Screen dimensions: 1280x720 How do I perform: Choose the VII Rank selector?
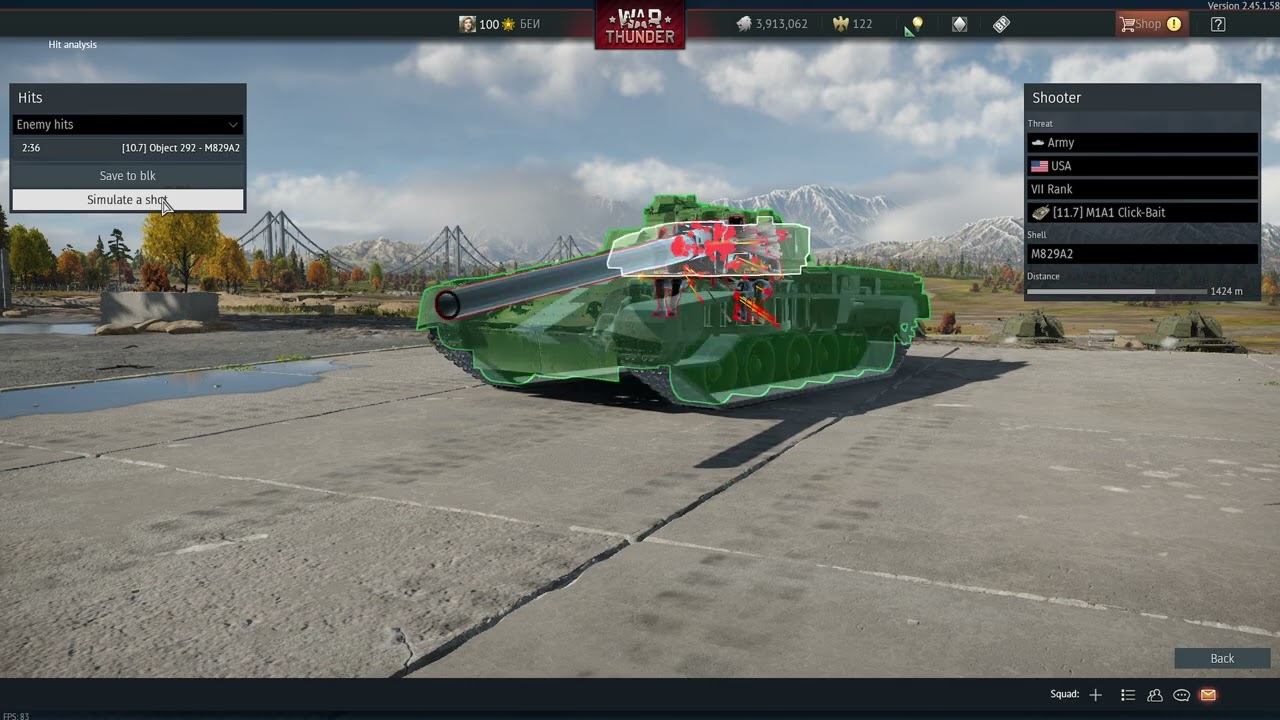click(x=1141, y=189)
